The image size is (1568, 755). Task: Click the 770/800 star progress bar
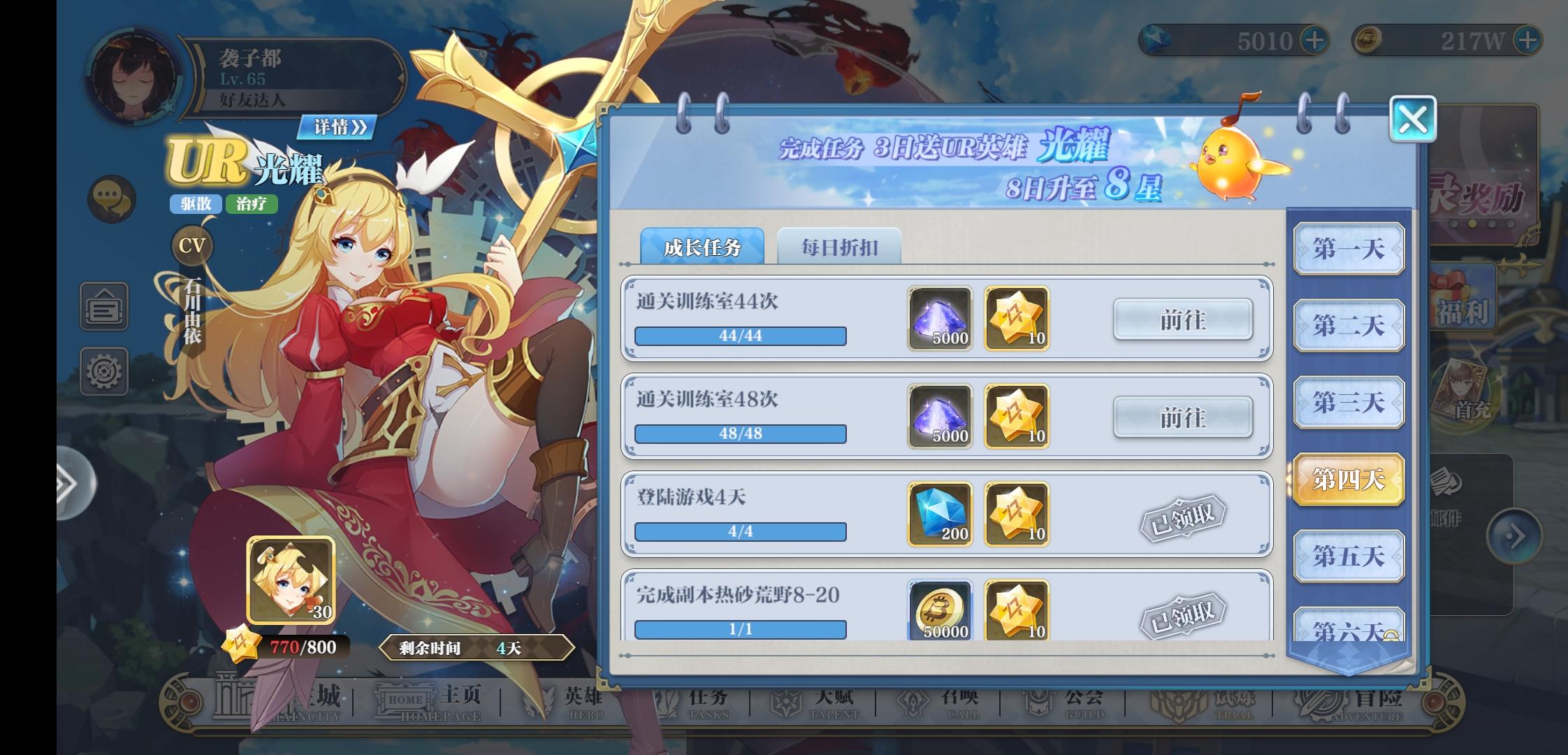pos(292,647)
